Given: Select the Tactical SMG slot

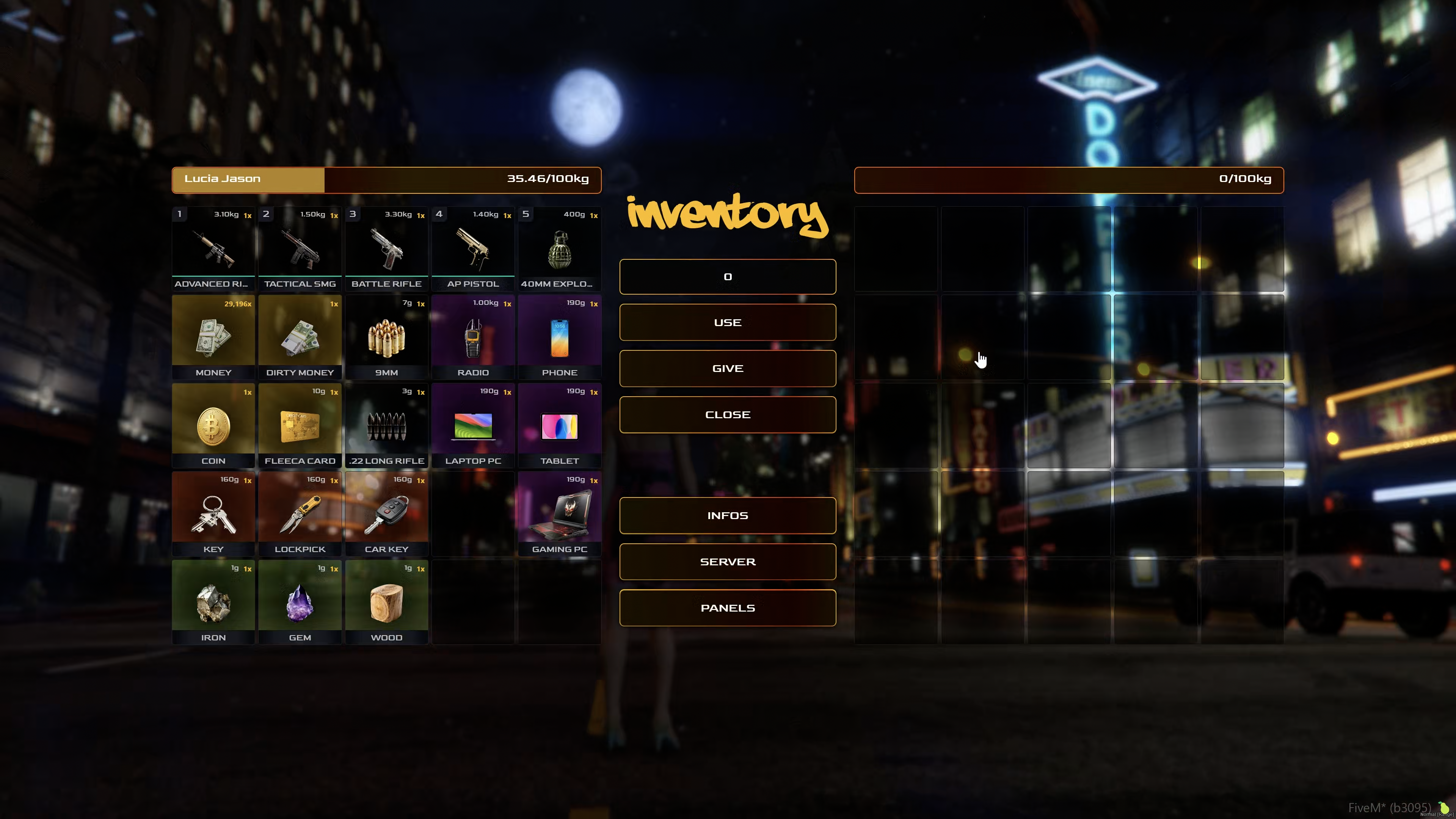Looking at the screenshot, I should coord(300,249).
